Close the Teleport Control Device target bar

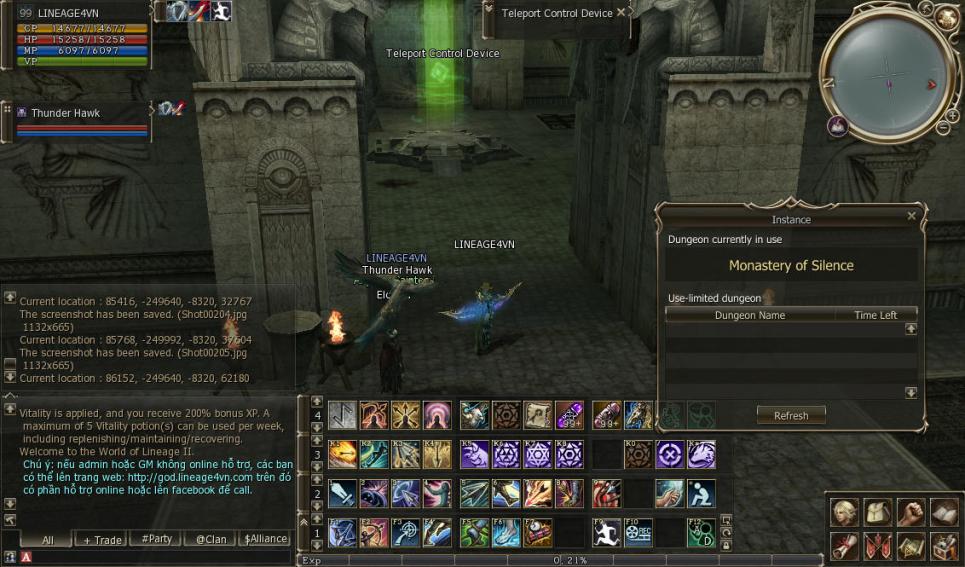pyautogui.click(x=621, y=13)
